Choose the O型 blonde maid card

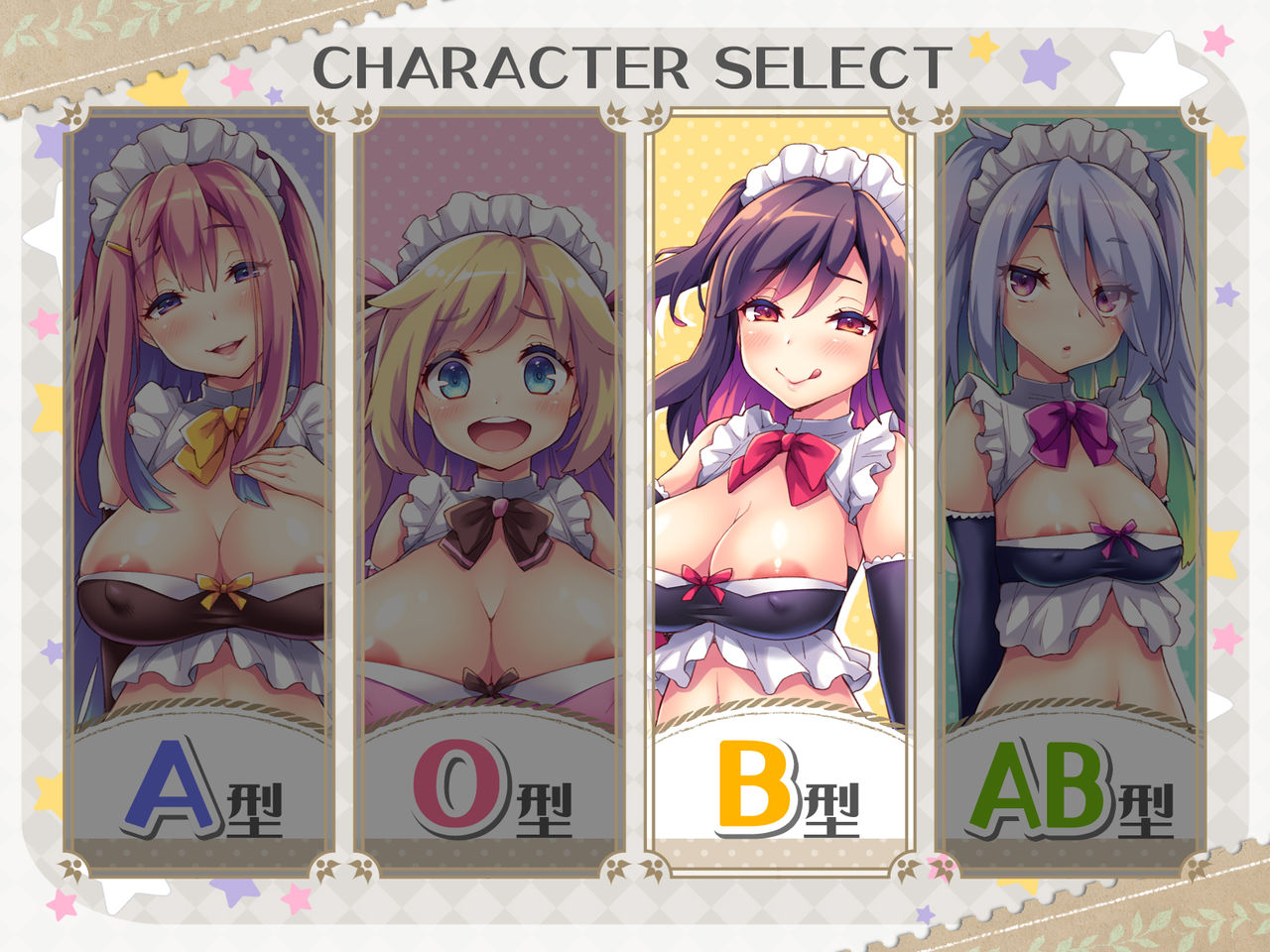[489, 491]
